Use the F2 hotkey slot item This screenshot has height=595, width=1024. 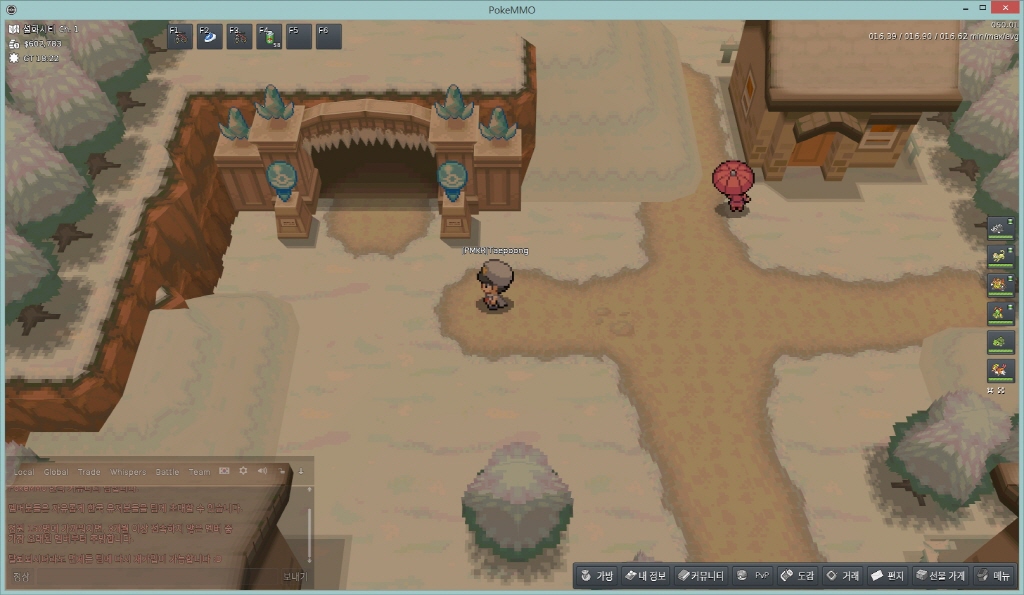click(x=211, y=37)
